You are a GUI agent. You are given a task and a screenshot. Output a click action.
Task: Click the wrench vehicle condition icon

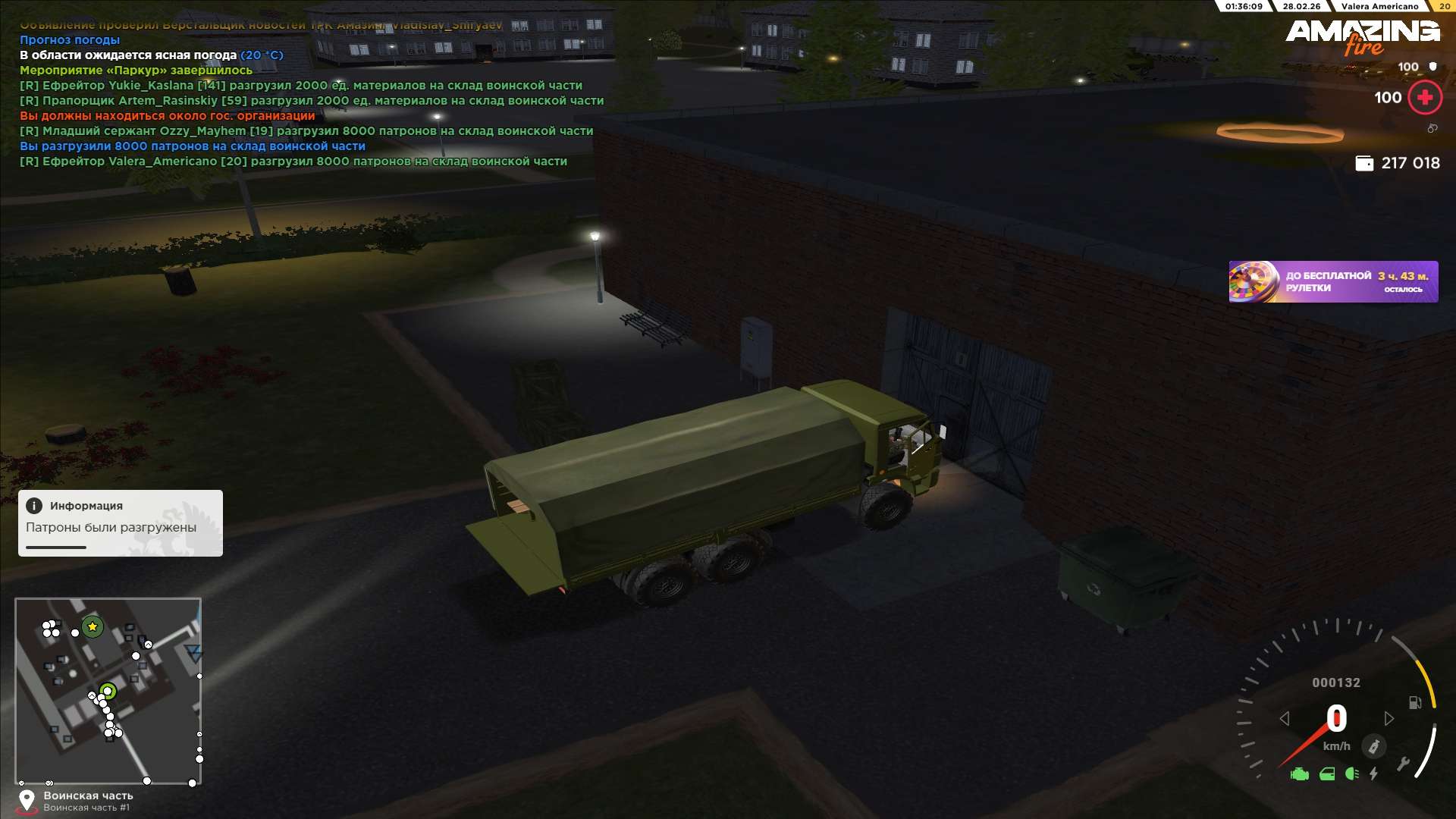click(x=1402, y=764)
